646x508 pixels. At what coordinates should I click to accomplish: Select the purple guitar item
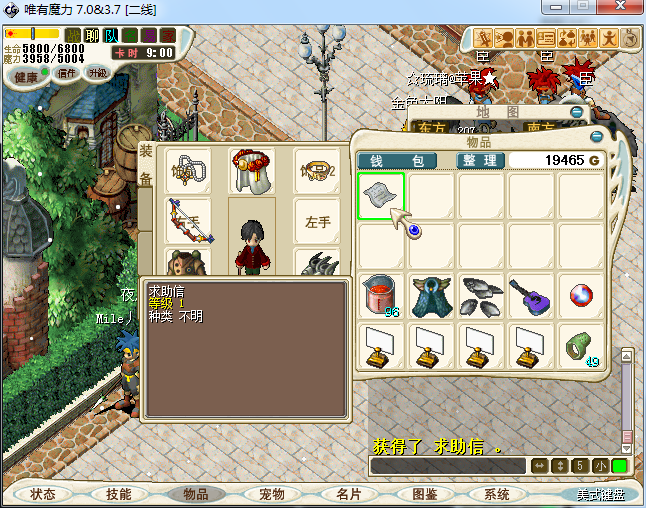click(x=531, y=297)
